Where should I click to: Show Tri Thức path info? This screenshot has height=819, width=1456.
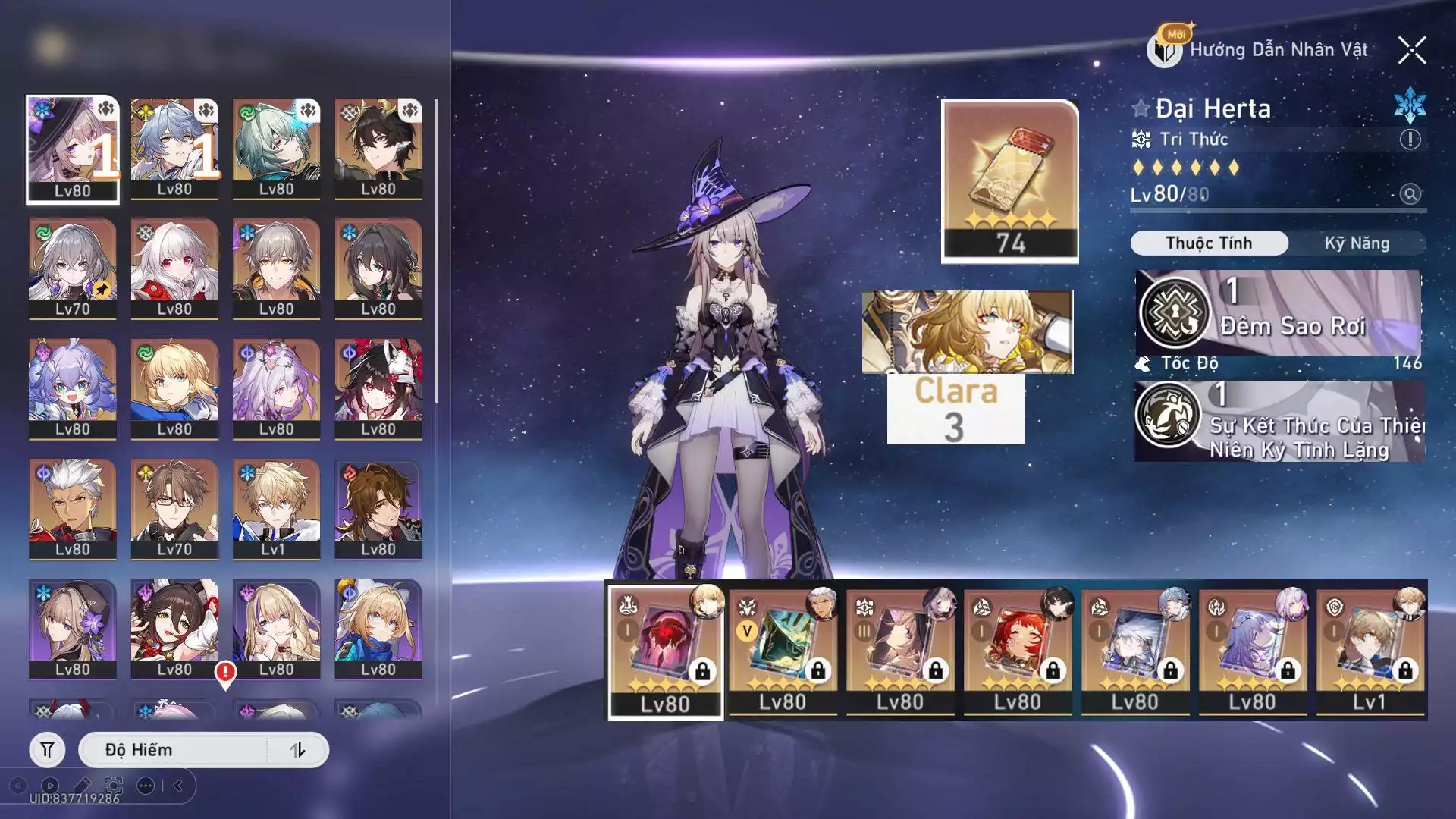pos(1410,140)
